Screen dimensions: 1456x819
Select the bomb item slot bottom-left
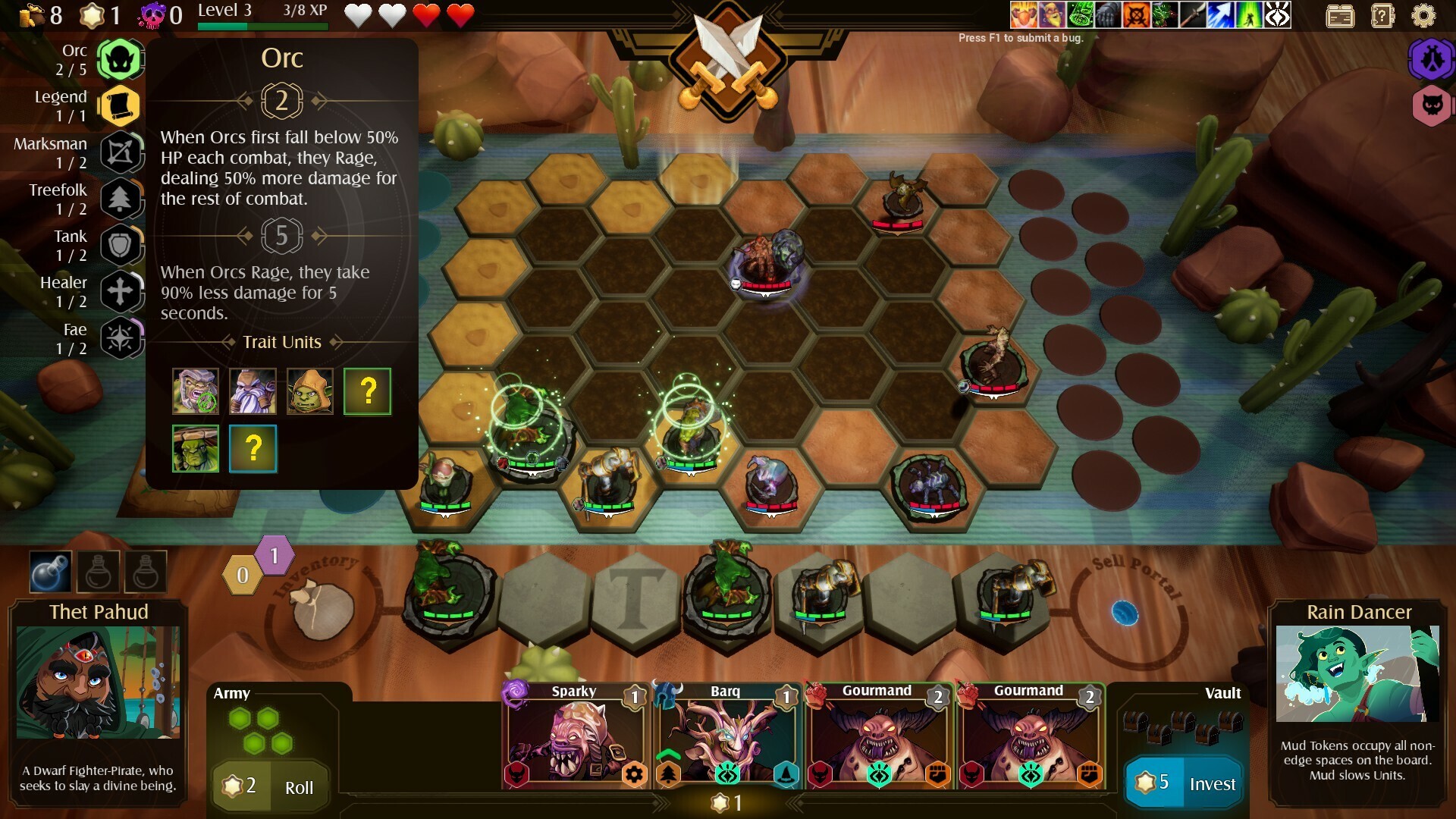click(x=49, y=571)
